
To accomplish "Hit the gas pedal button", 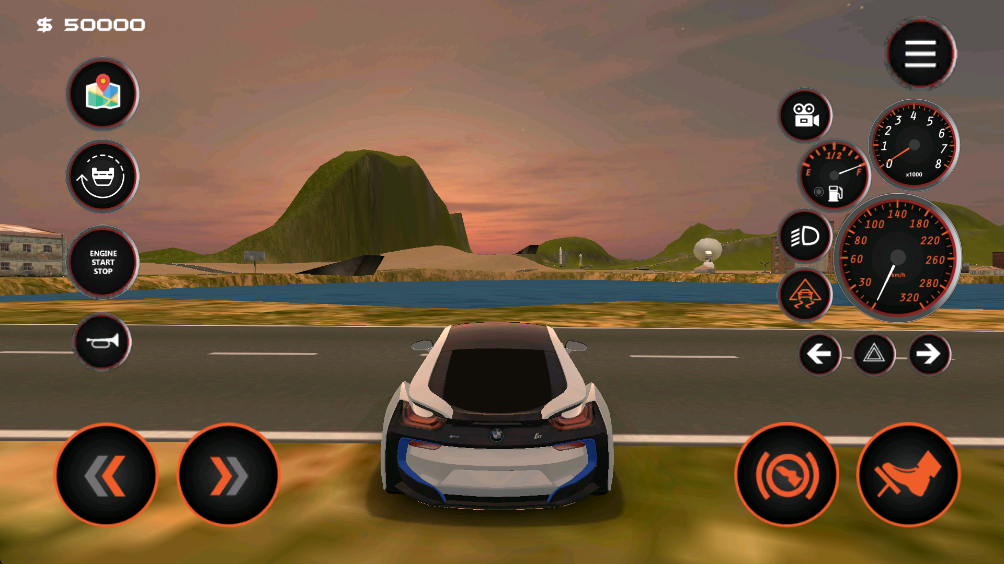I will pos(908,475).
